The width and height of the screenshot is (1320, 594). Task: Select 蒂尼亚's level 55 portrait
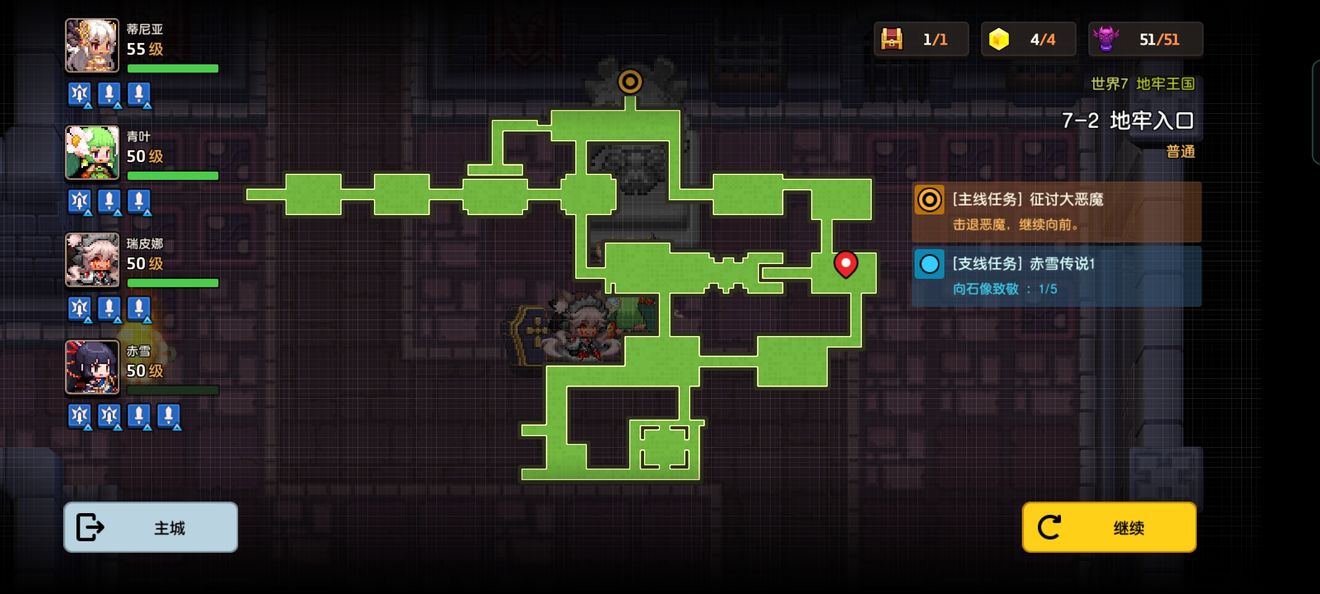coord(92,46)
